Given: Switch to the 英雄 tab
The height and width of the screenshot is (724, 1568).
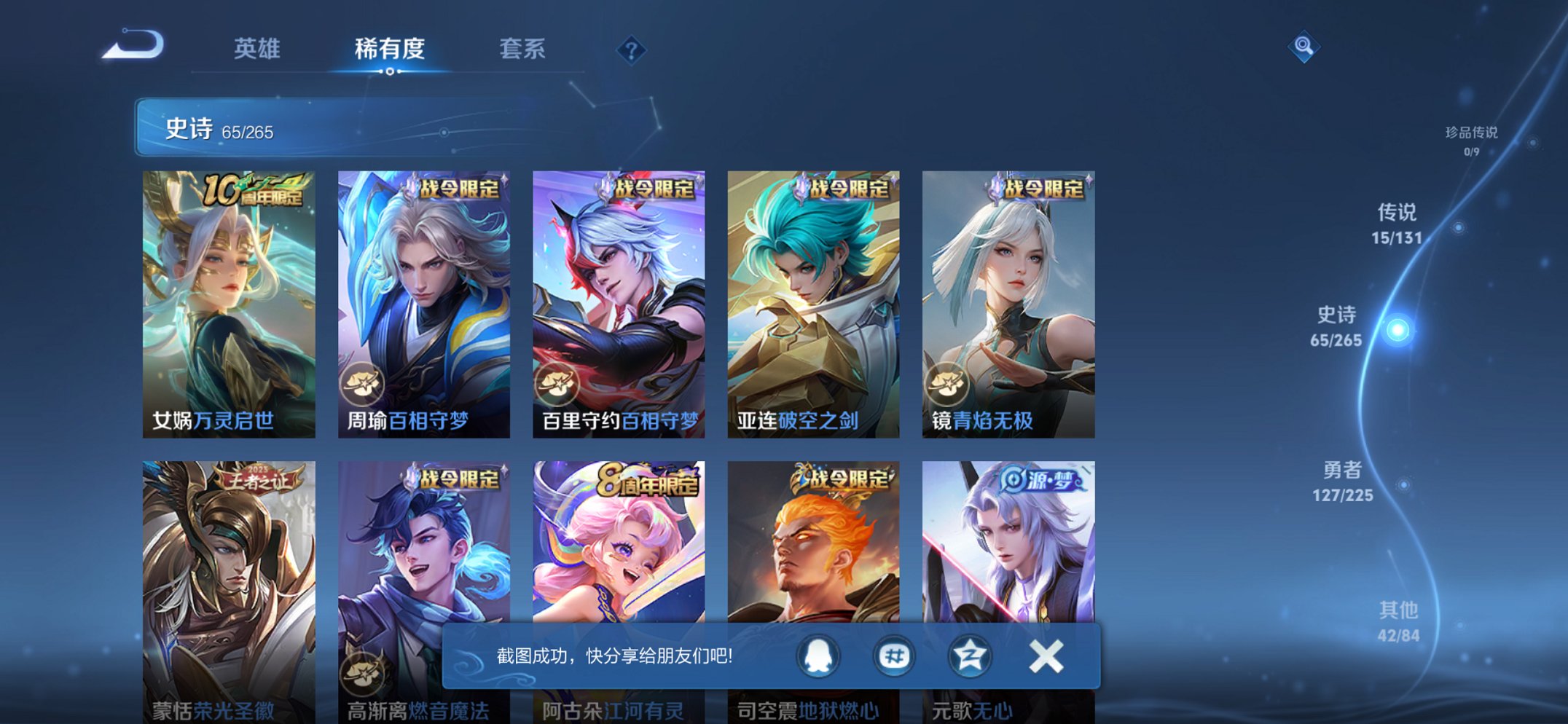Looking at the screenshot, I should click(256, 50).
